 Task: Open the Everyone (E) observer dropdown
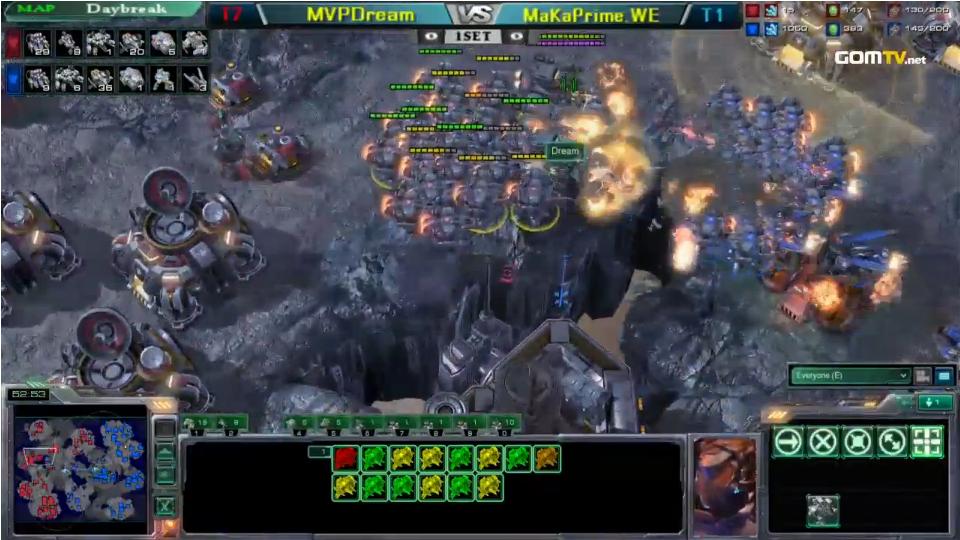tap(849, 376)
